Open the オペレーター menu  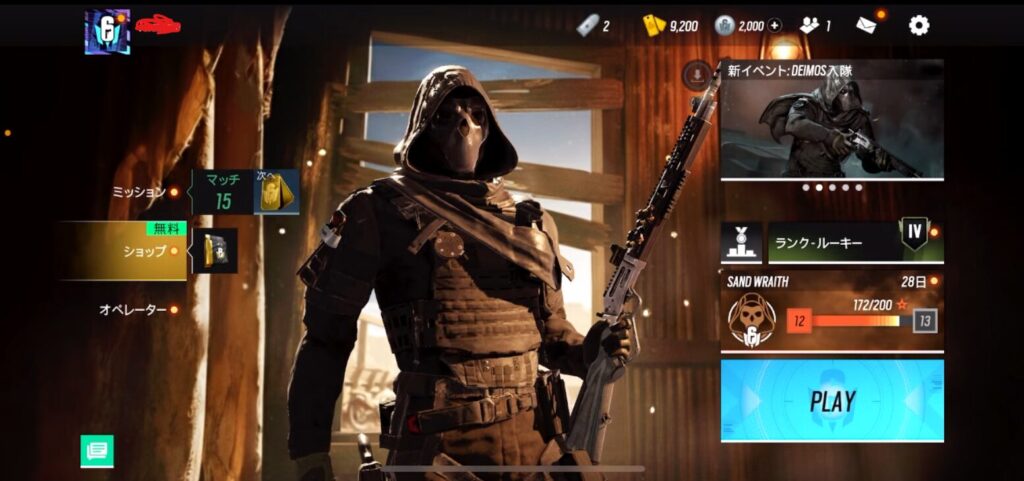pos(132,310)
